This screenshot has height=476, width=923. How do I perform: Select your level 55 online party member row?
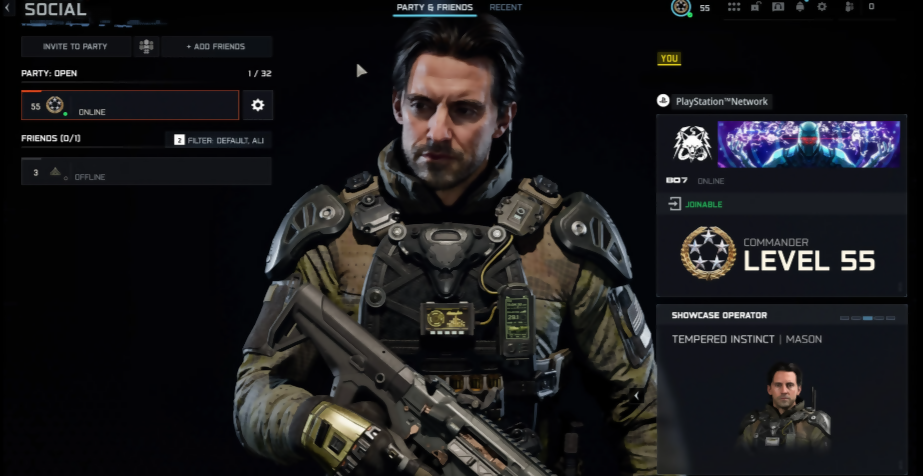click(130, 105)
